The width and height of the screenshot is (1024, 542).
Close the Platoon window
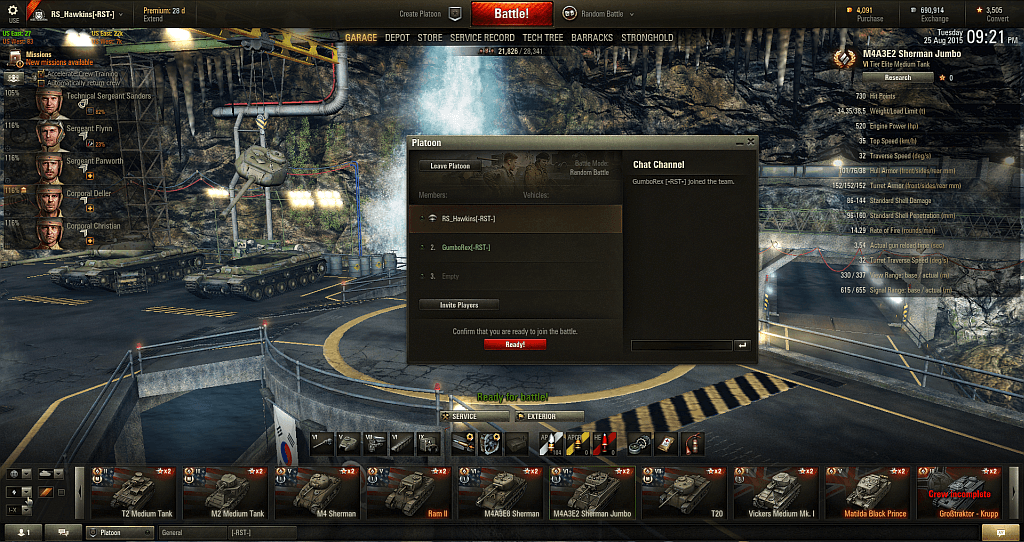(750, 142)
